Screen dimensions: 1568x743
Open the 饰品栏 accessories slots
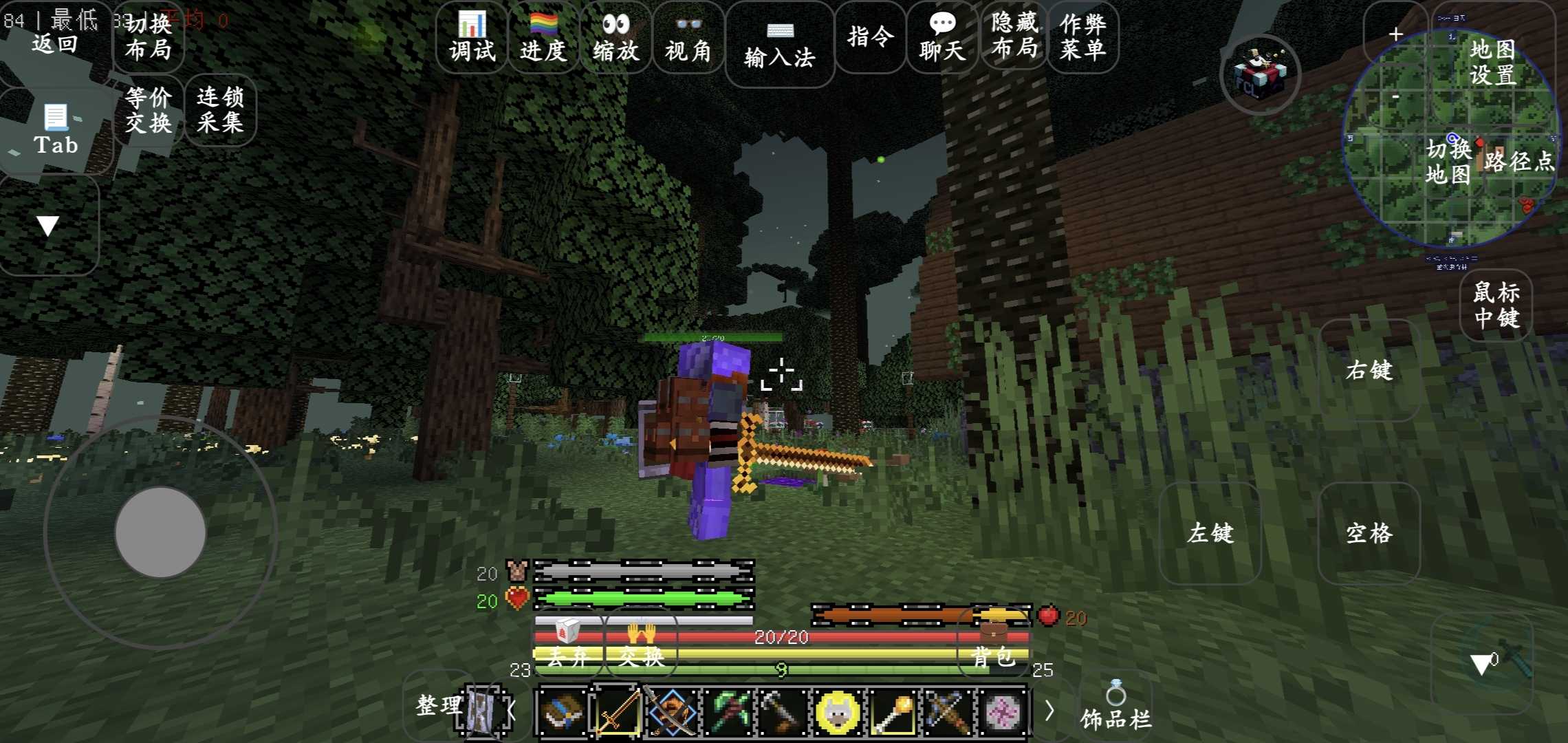(1115, 709)
